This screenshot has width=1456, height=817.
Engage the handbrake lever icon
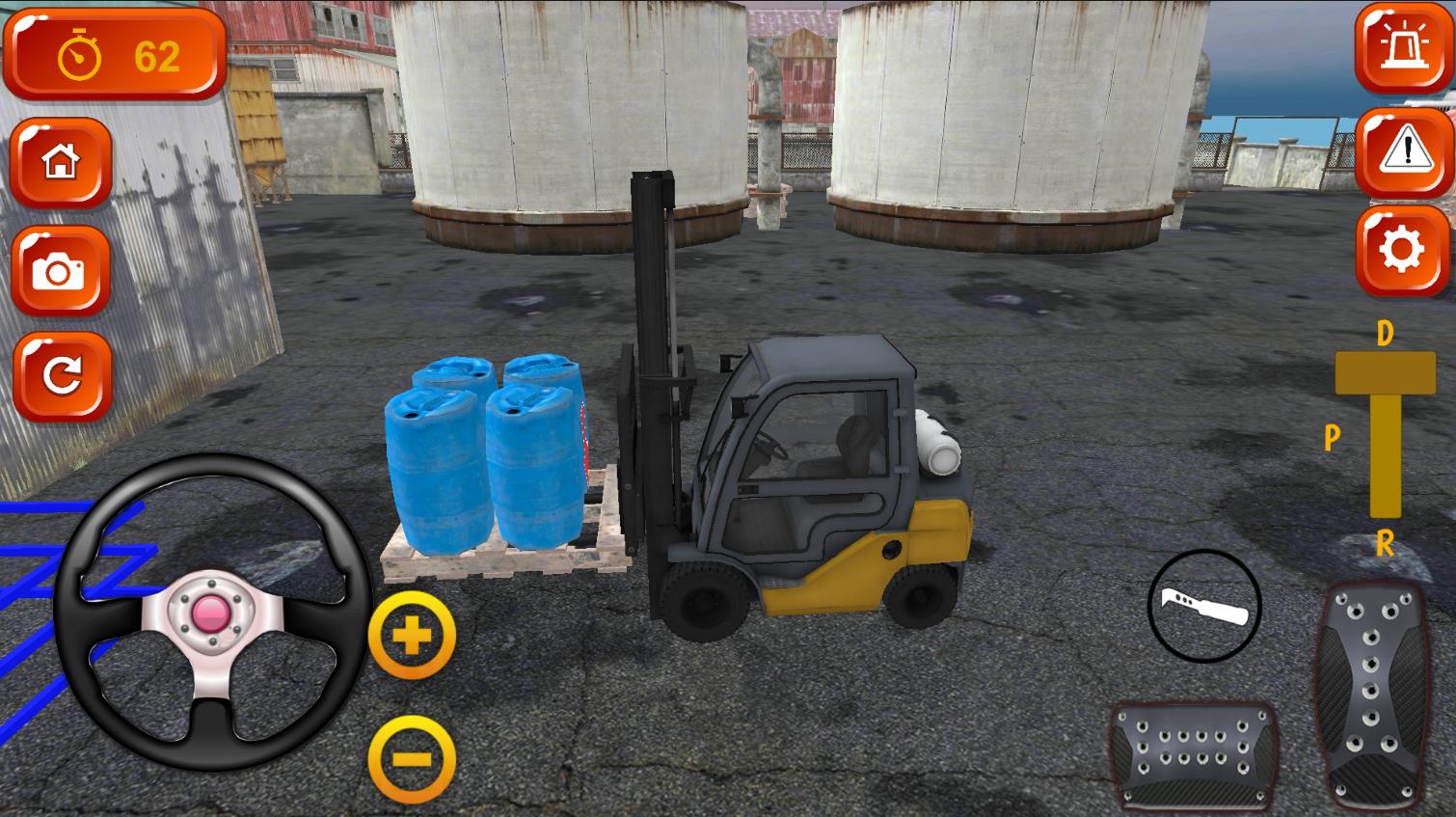pos(1204,608)
